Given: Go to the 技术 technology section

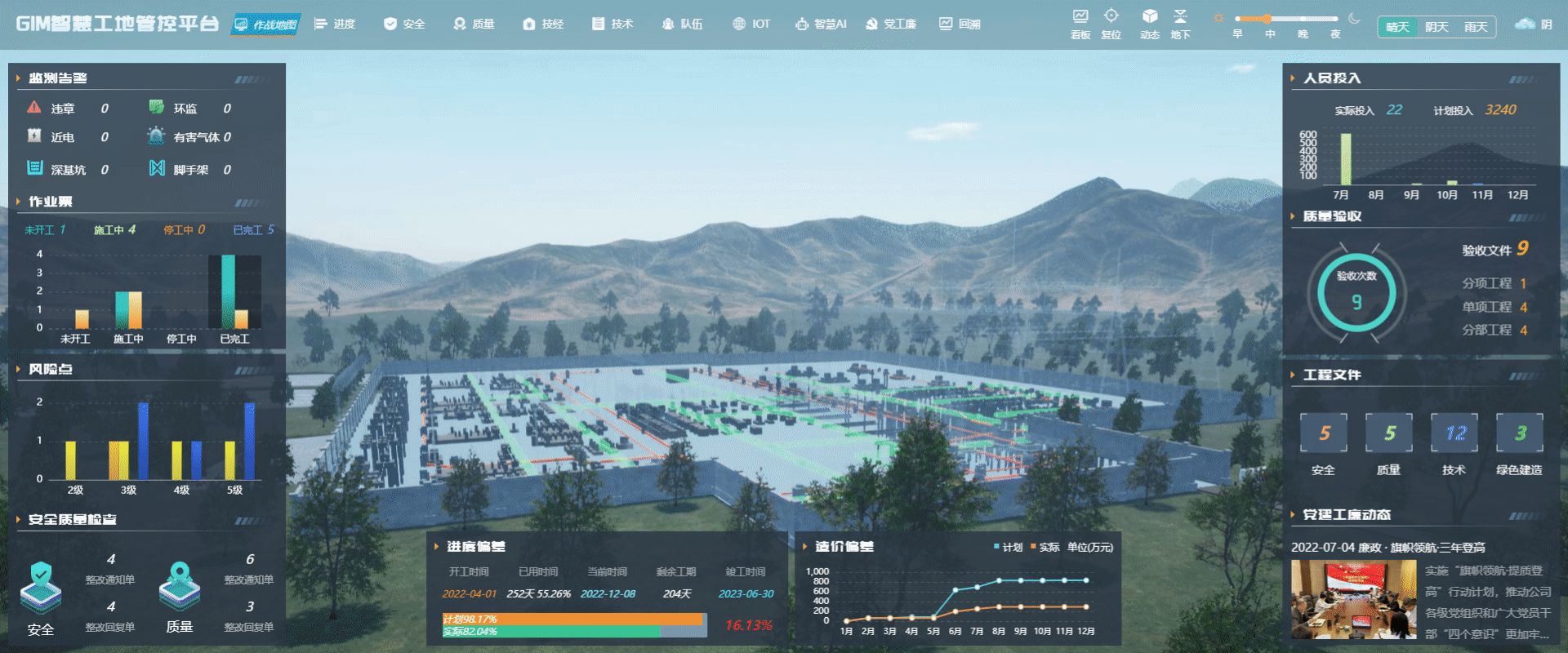Looking at the screenshot, I should click(x=613, y=24).
